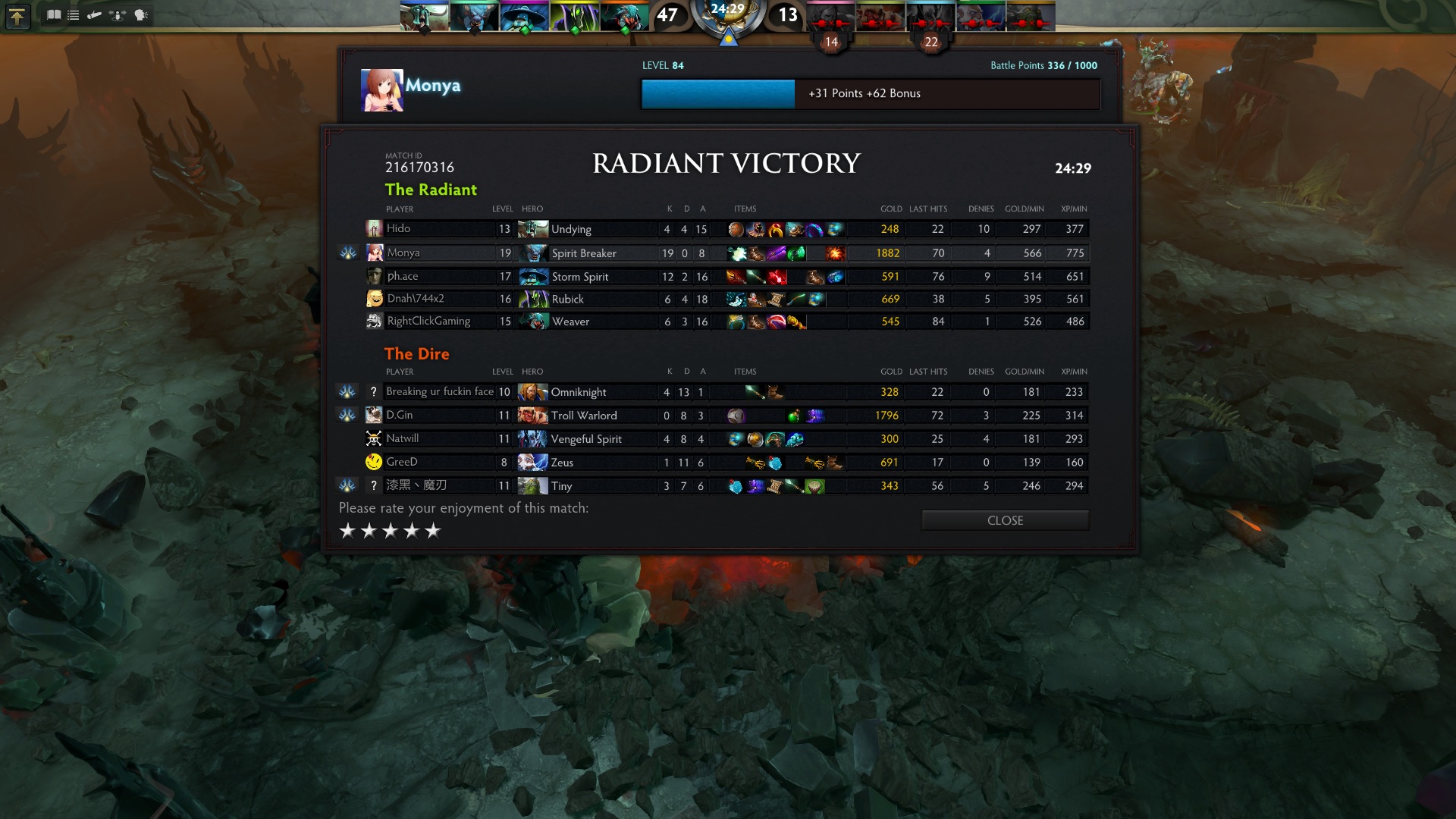Rate the match five stars
Image resolution: width=1456 pixels, height=819 pixels.
tap(432, 531)
